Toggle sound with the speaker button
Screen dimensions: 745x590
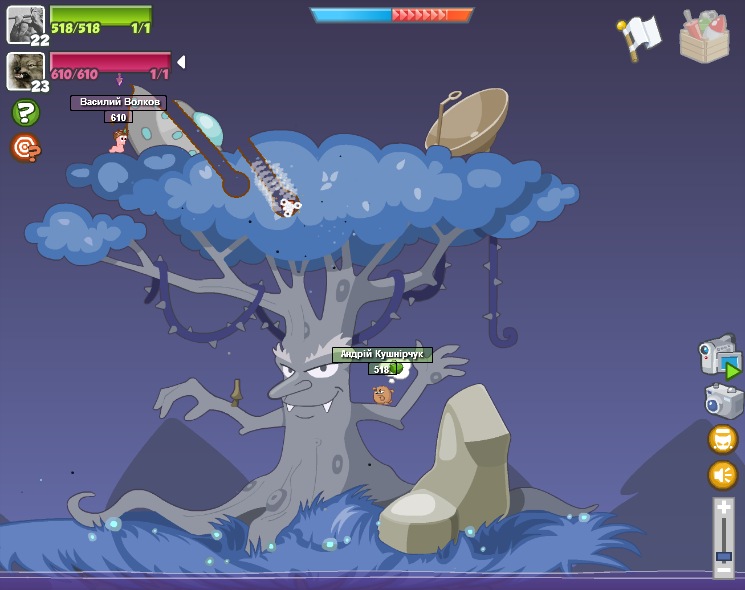tap(723, 474)
